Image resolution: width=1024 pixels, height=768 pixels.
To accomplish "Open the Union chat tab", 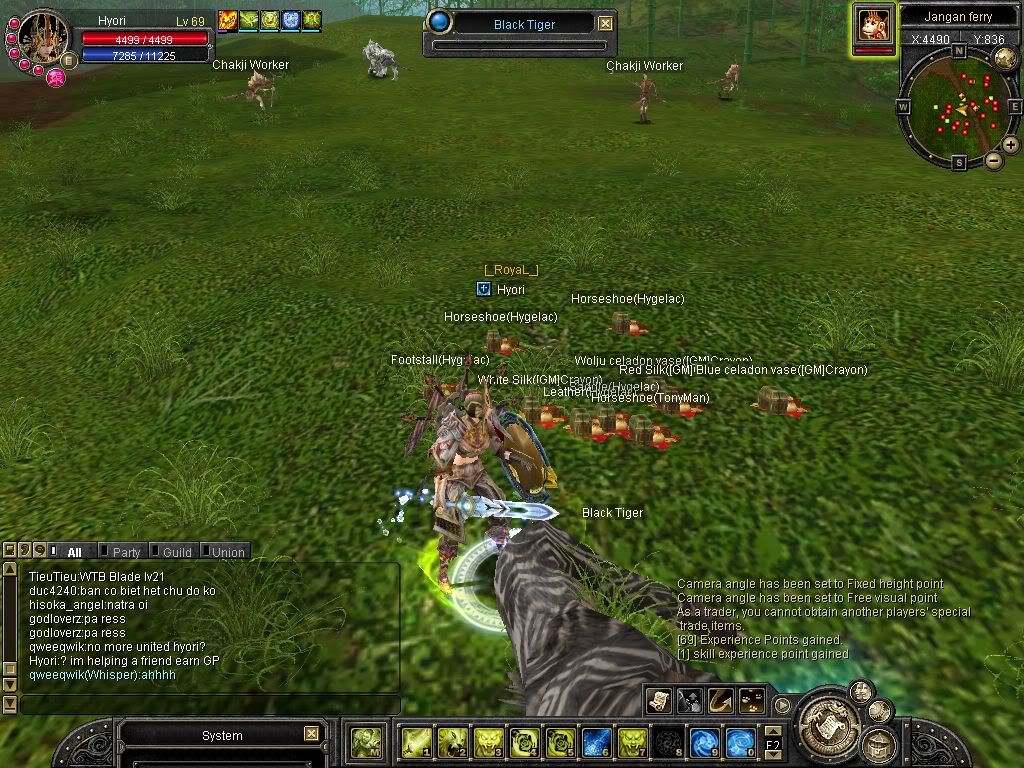I will click(x=228, y=552).
